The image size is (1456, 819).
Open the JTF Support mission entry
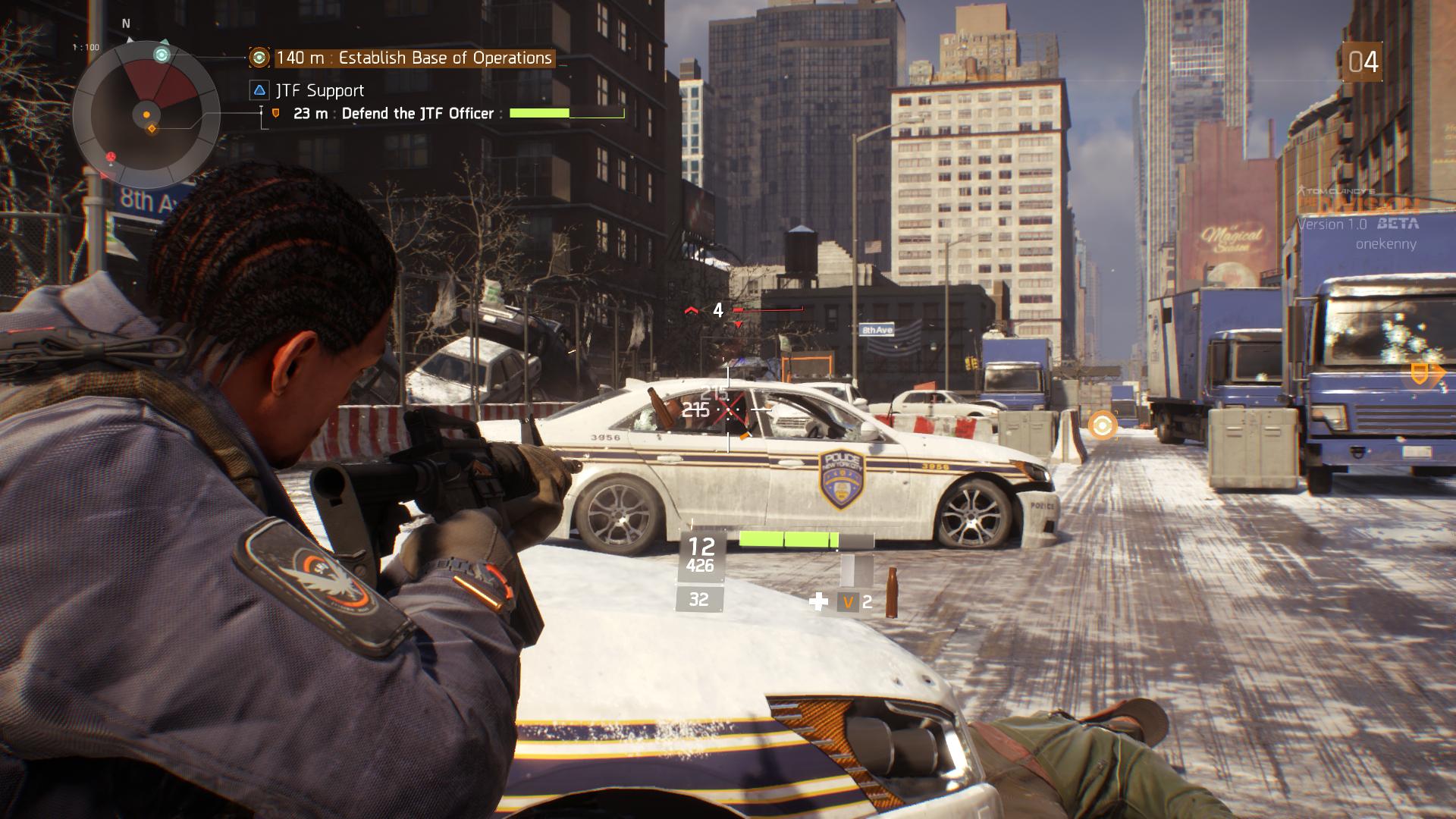click(x=319, y=91)
